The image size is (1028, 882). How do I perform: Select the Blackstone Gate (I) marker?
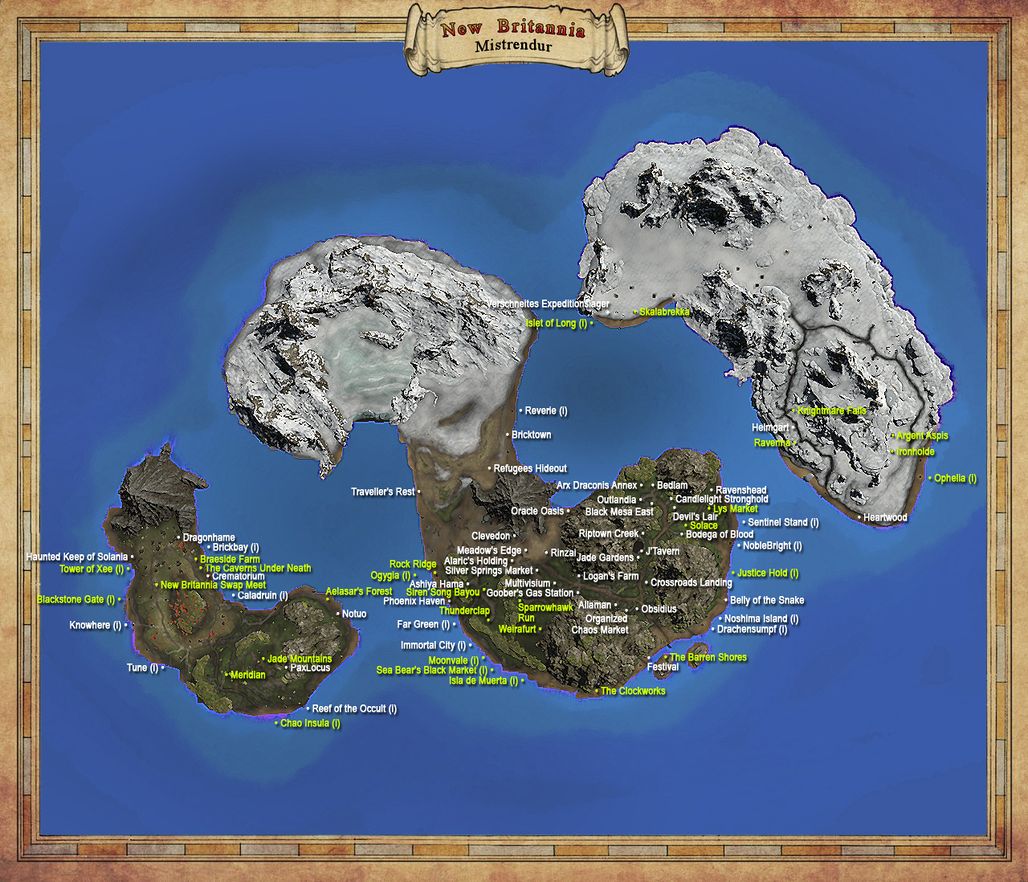click(x=76, y=600)
